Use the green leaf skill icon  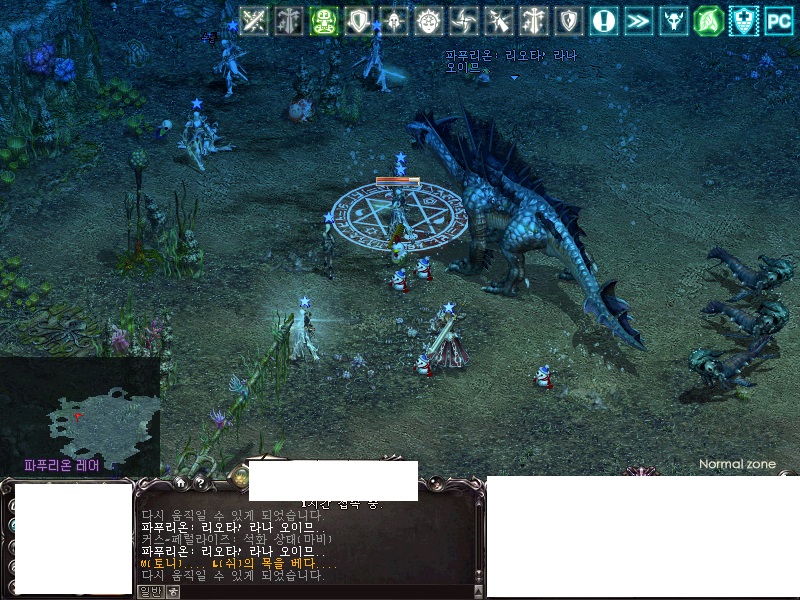coord(708,20)
